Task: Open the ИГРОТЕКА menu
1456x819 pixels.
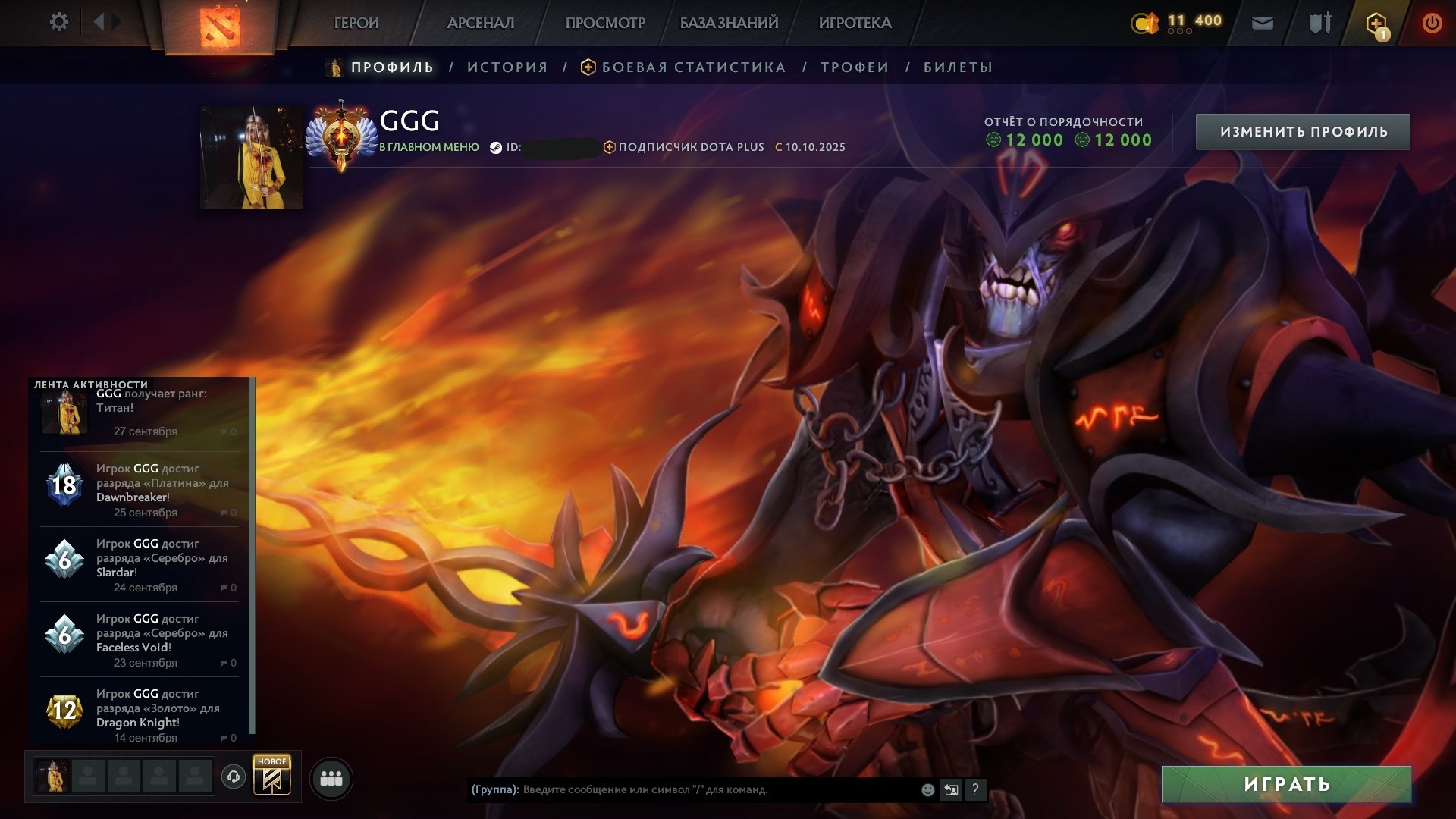Action: 855,23
